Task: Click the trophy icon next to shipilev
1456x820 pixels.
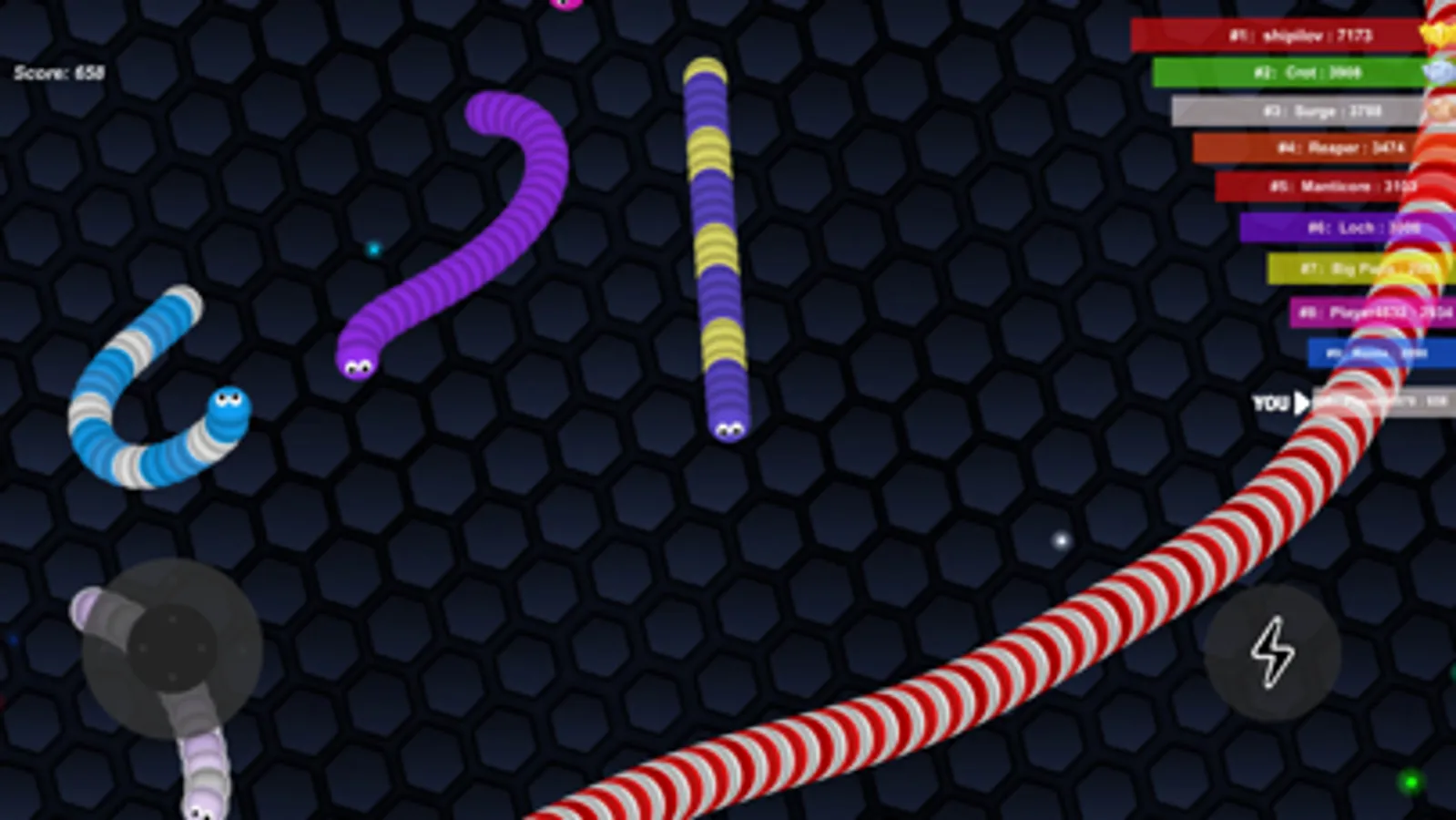Action: 1439,35
